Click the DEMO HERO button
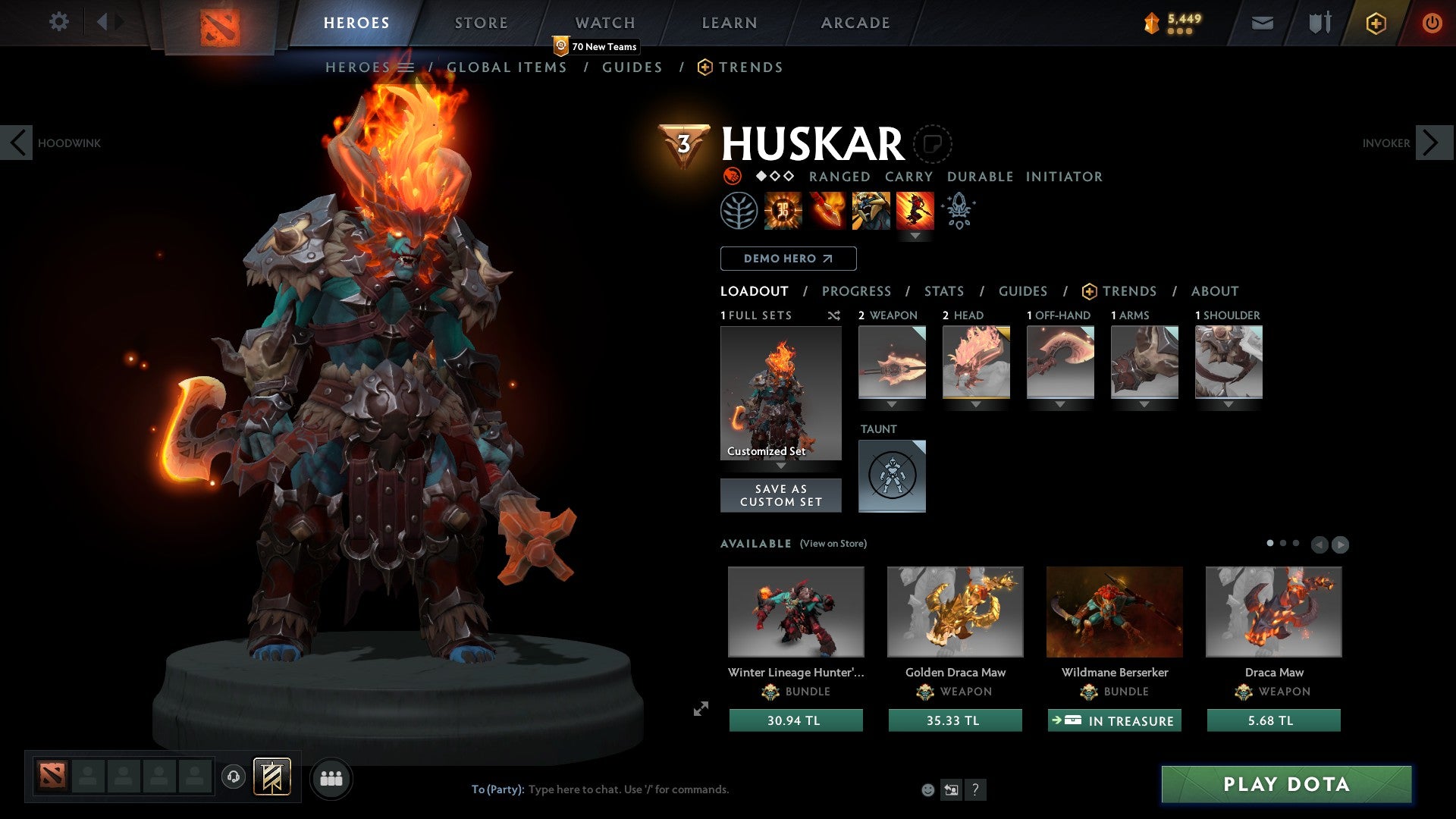Viewport: 1456px width, 819px height. pos(787,259)
